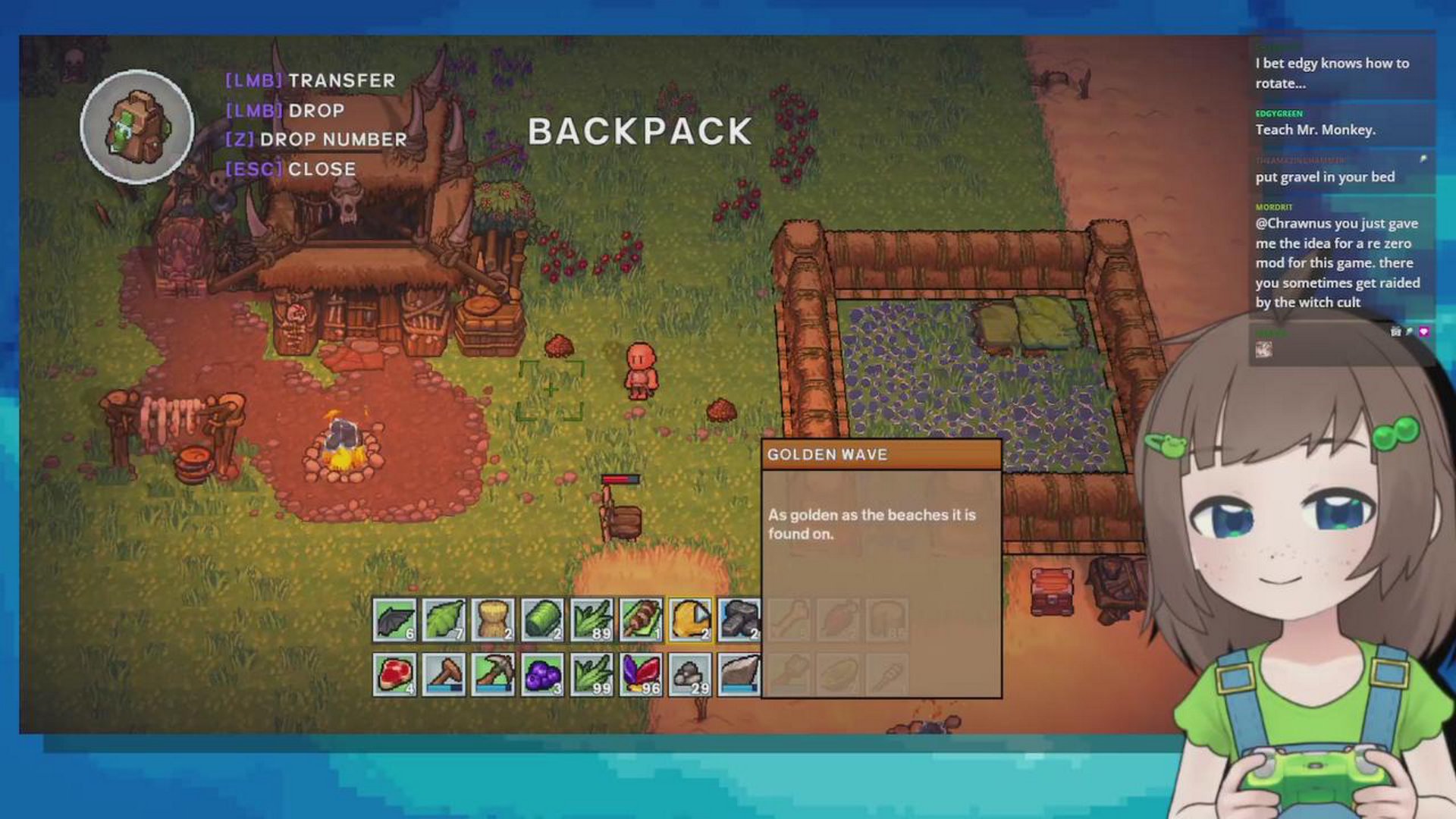This screenshot has height=819, width=1456.
Task: Click the meat skewer slot
Action: tap(641, 620)
